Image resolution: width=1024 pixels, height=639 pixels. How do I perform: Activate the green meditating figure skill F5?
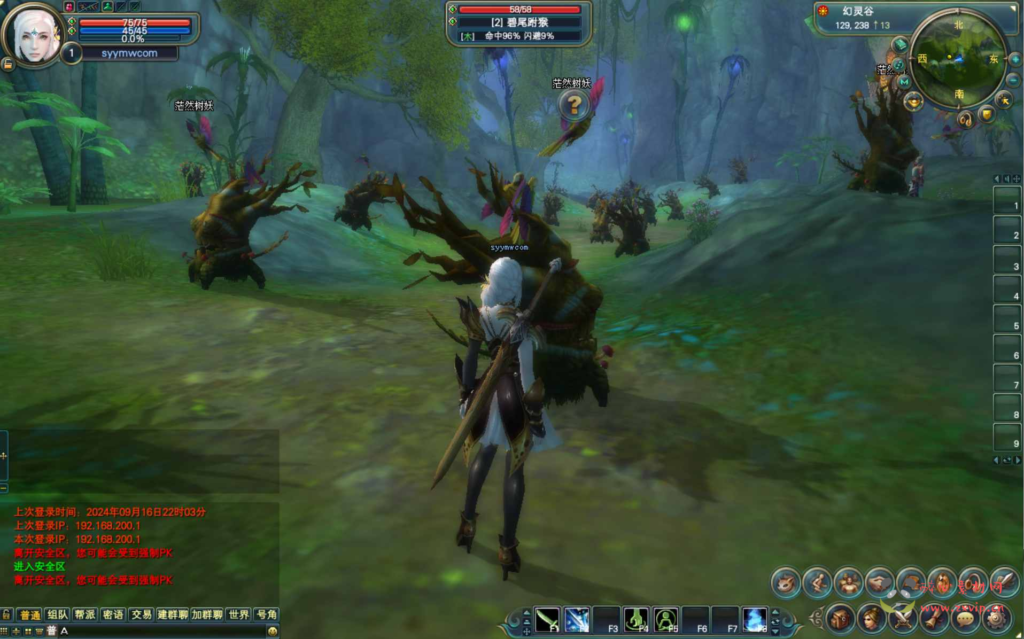click(x=666, y=619)
